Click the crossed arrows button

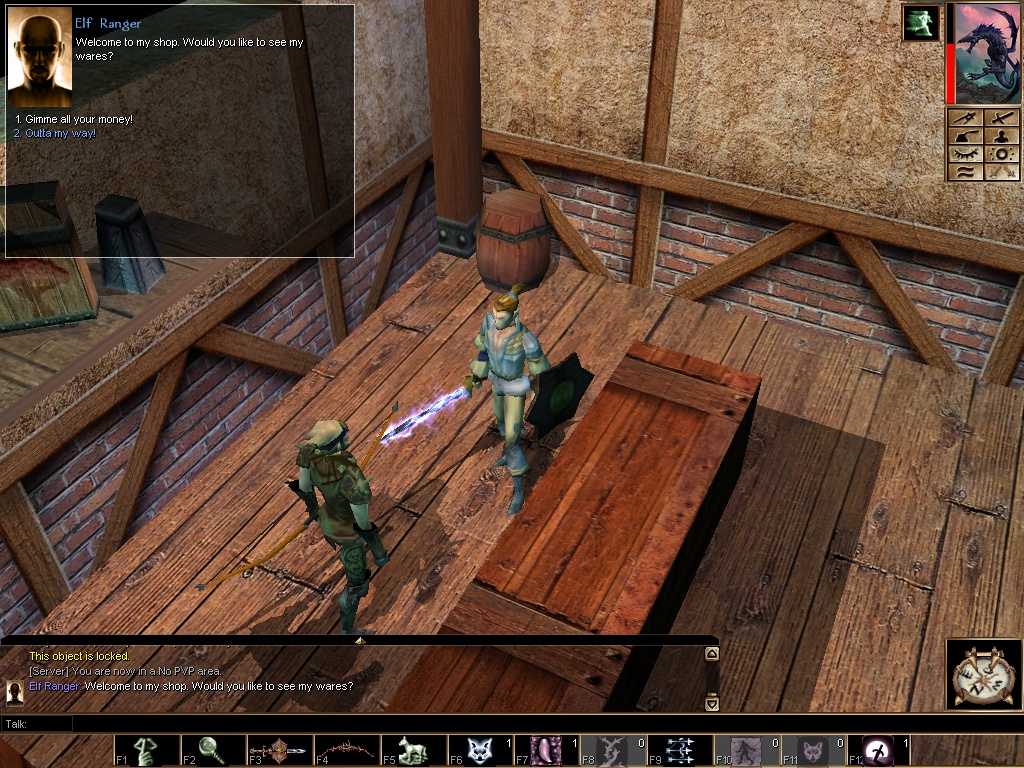coord(1001,172)
